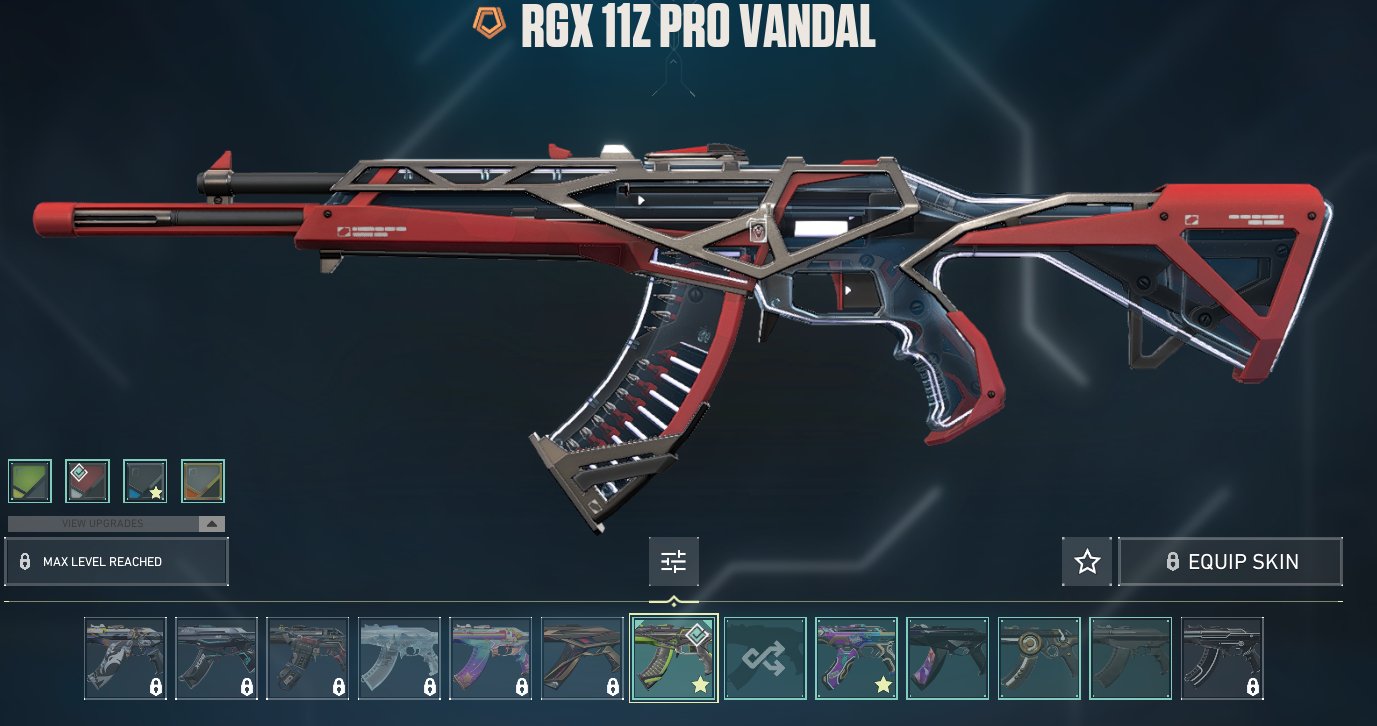Select the random shuffle skin tile
1377x726 pixels.
coord(765,658)
